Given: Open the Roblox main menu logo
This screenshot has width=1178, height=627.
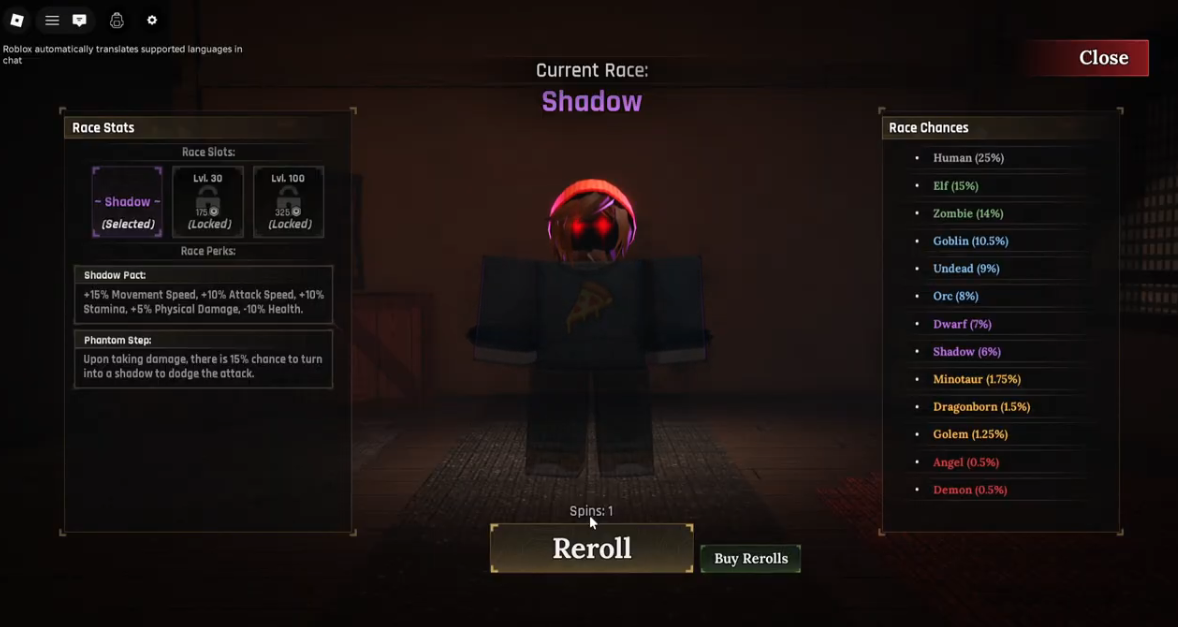Looking at the screenshot, I should click(17, 20).
